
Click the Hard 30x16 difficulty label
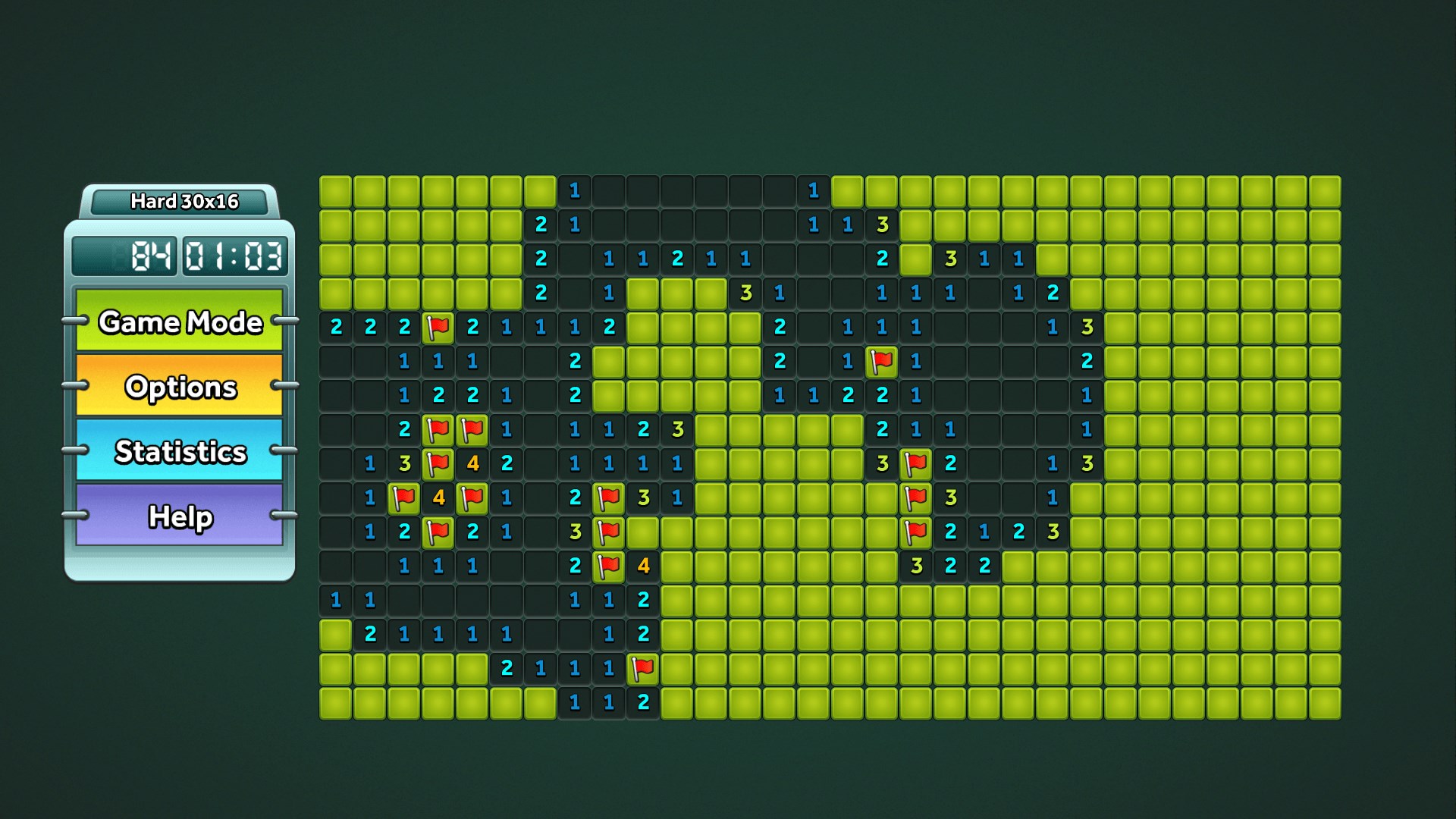click(x=184, y=202)
